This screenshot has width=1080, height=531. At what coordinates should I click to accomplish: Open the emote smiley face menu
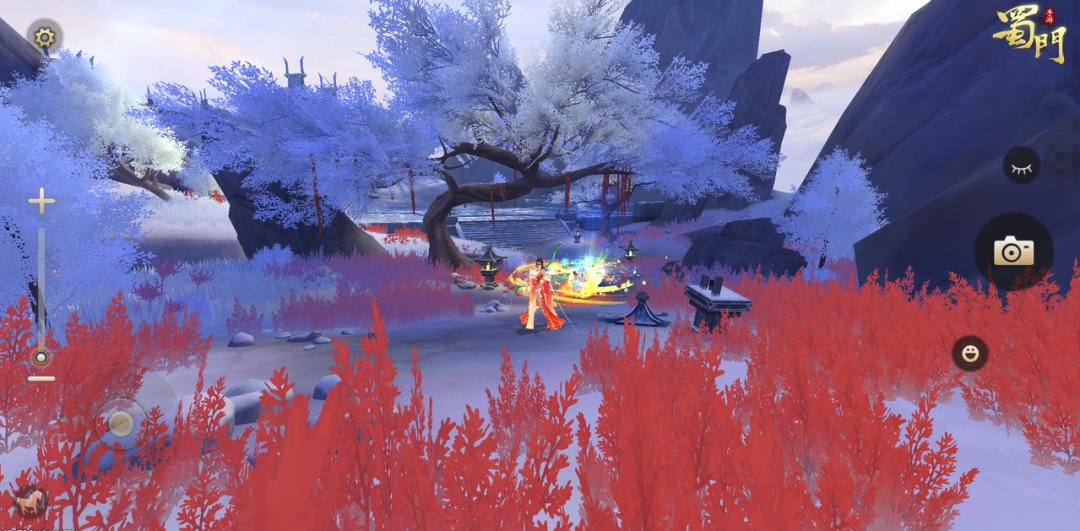tap(969, 353)
